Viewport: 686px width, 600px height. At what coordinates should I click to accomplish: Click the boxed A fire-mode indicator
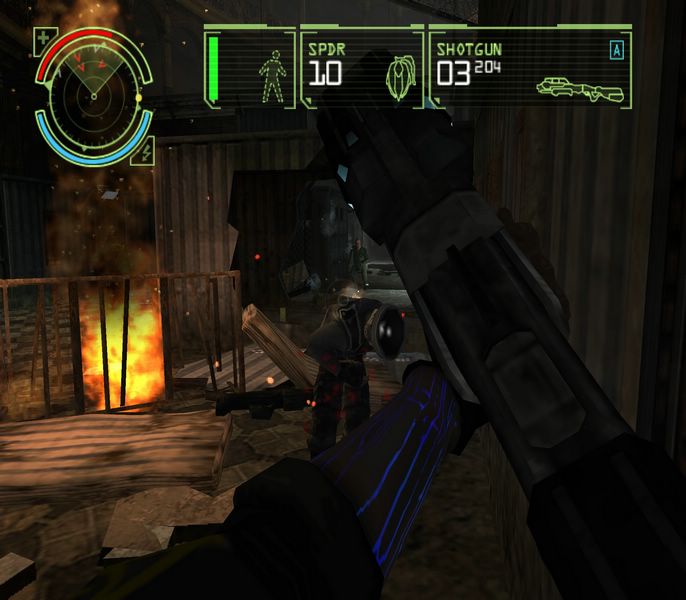click(616, 49)
